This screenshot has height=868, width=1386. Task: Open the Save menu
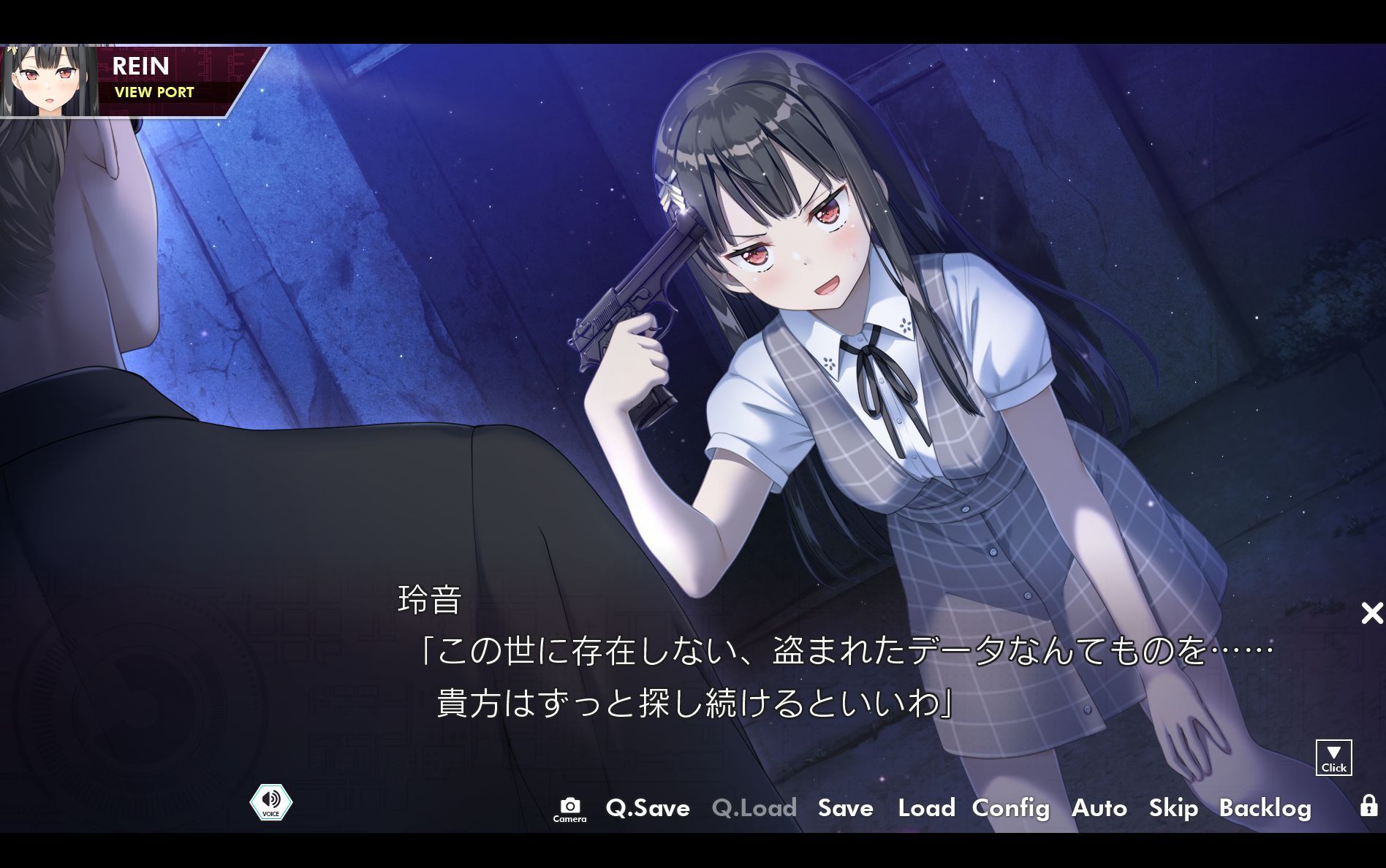846,809
